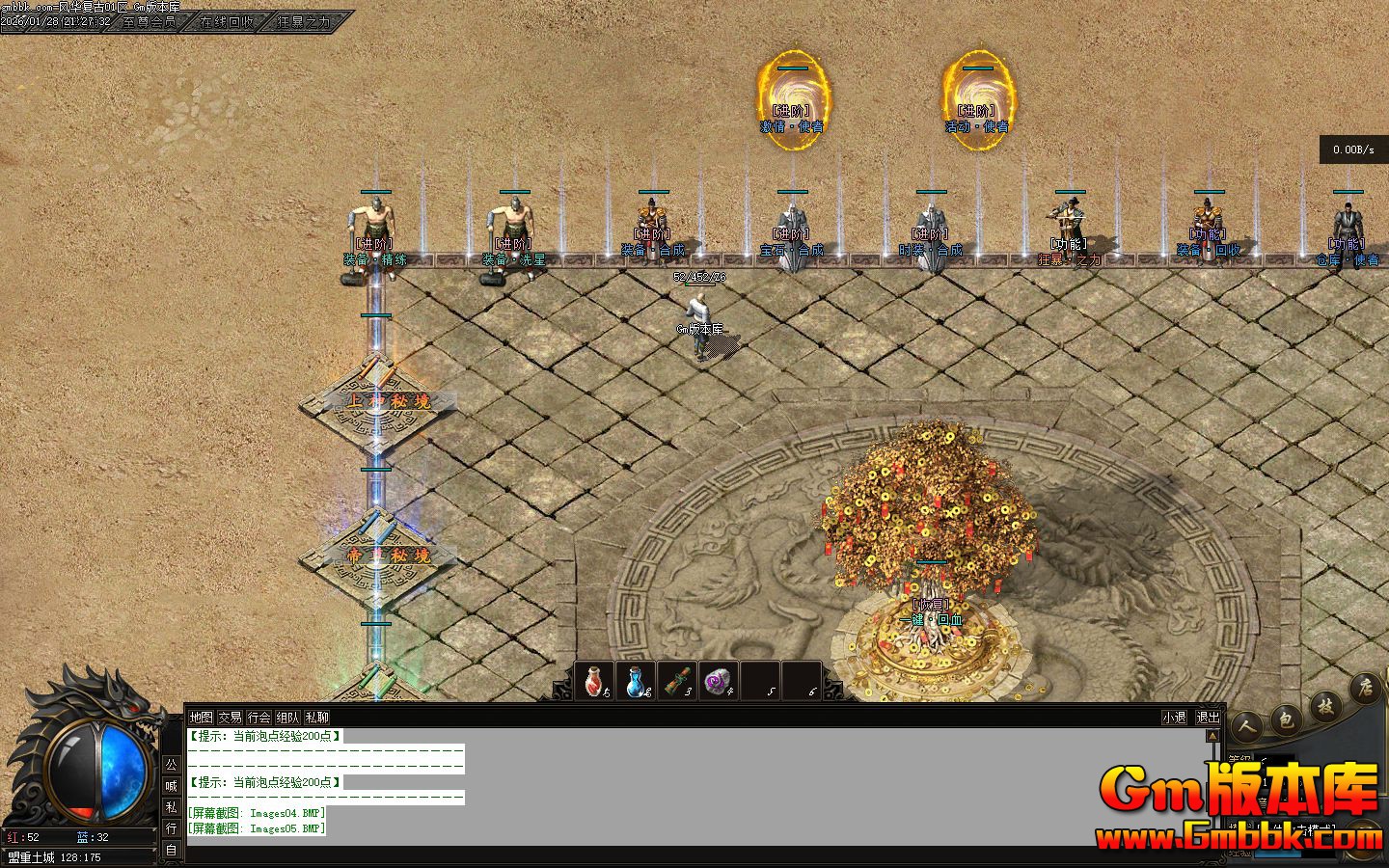Viewport: 1389px width, 868px height.
Task: Open the 组队 team tab
Action: pyautogui.click(x=287, y=718)
